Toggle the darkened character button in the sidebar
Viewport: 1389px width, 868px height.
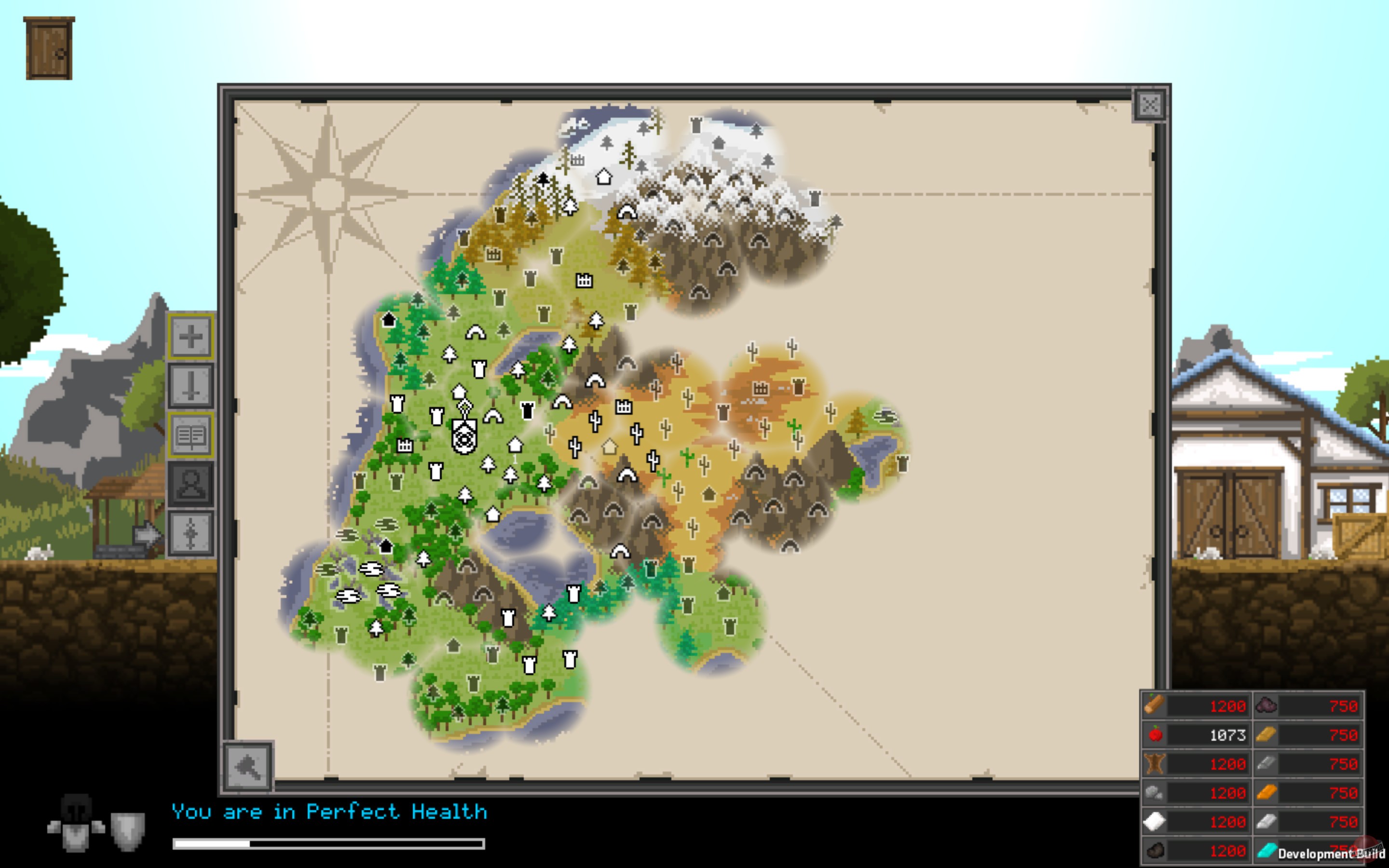pyautogui.click(x=191, y=484)
